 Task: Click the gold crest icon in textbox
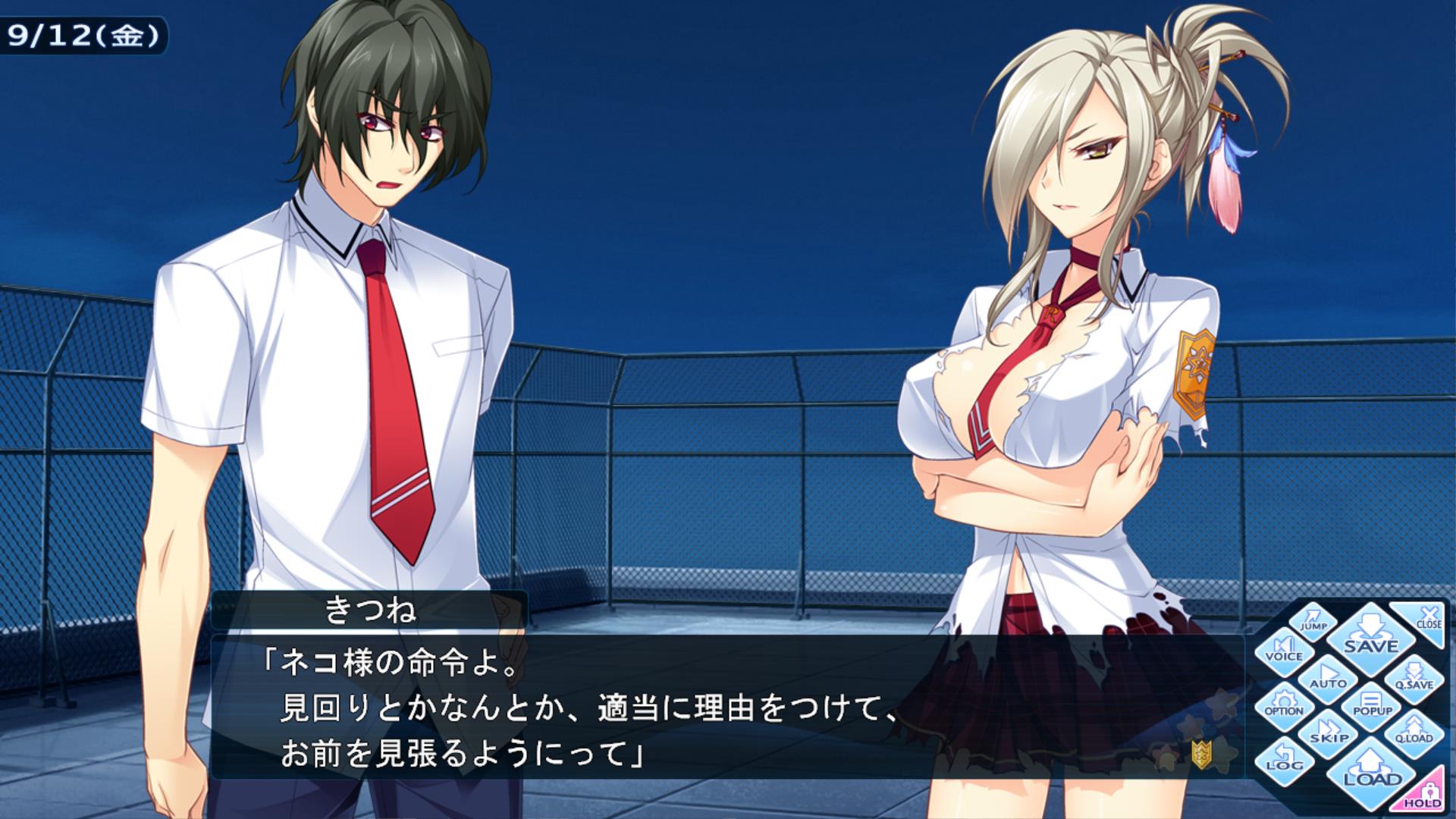point(1201,752)
